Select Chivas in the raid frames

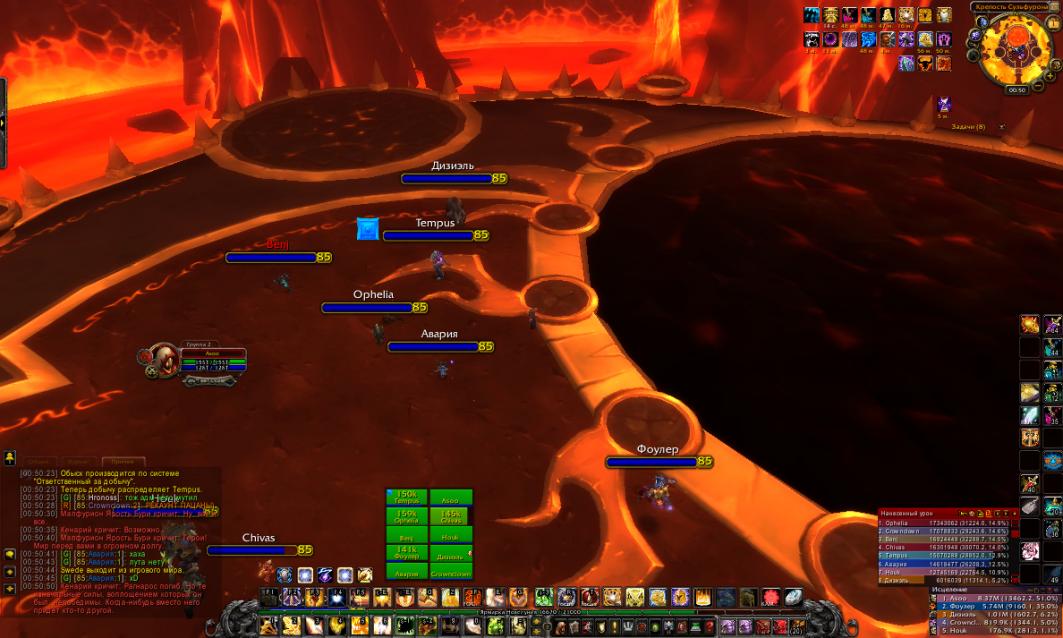[x=450, y=516]
